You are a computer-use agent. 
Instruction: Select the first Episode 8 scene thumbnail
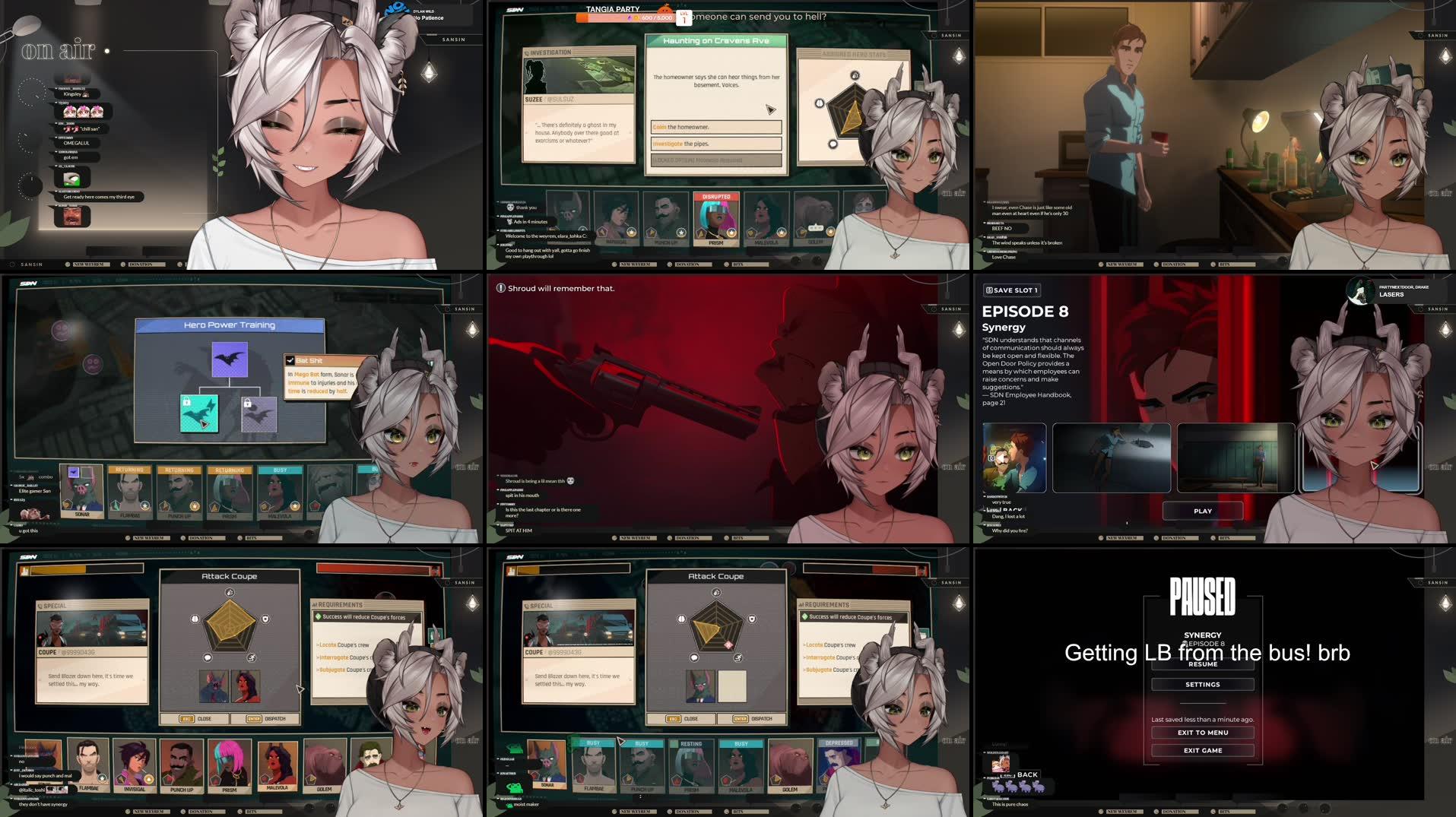[x=1015, y=457]
